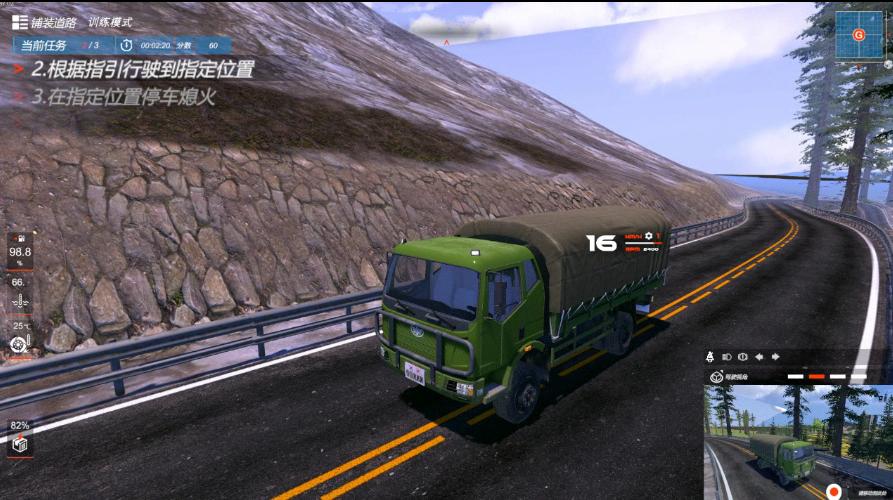Screen dimensions: 893x500
Task: Click the brake temperature icon
Action: 18,343
